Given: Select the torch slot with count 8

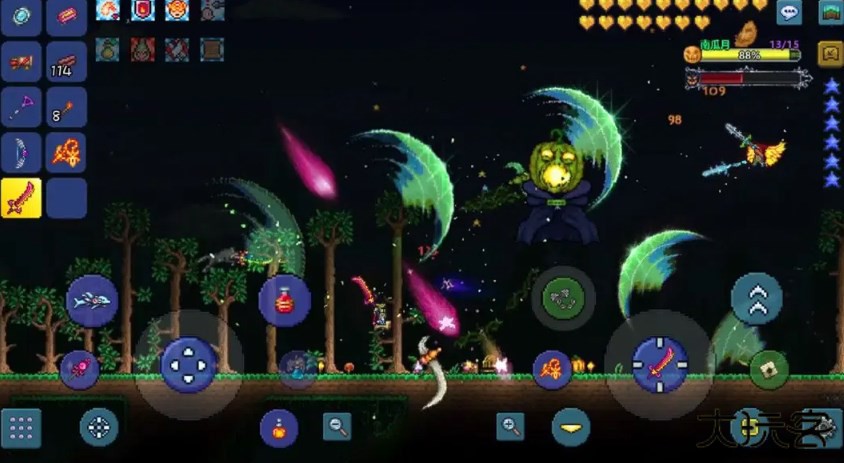Looking at the screenshot, I should pyautogui.click(x=66, y=107).
